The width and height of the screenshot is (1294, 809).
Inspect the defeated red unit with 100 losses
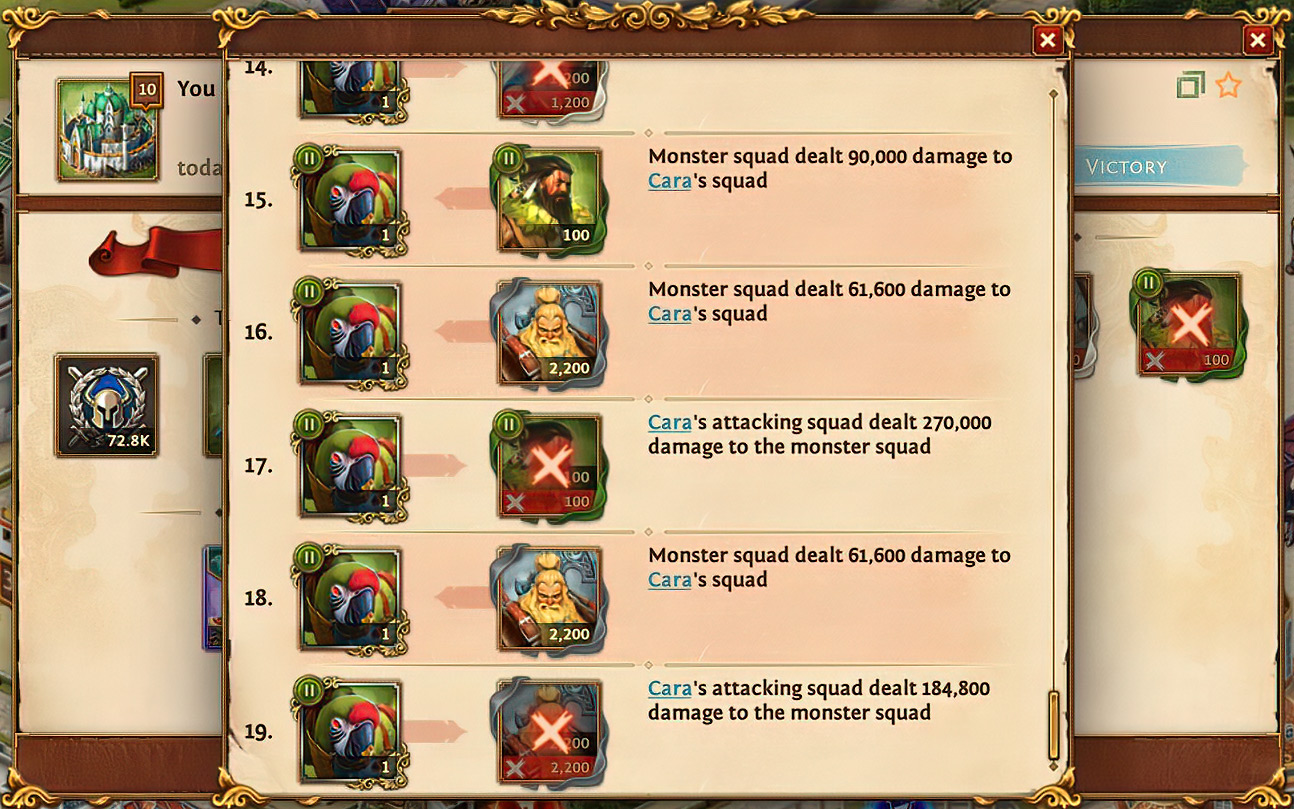pos(1188,325)
